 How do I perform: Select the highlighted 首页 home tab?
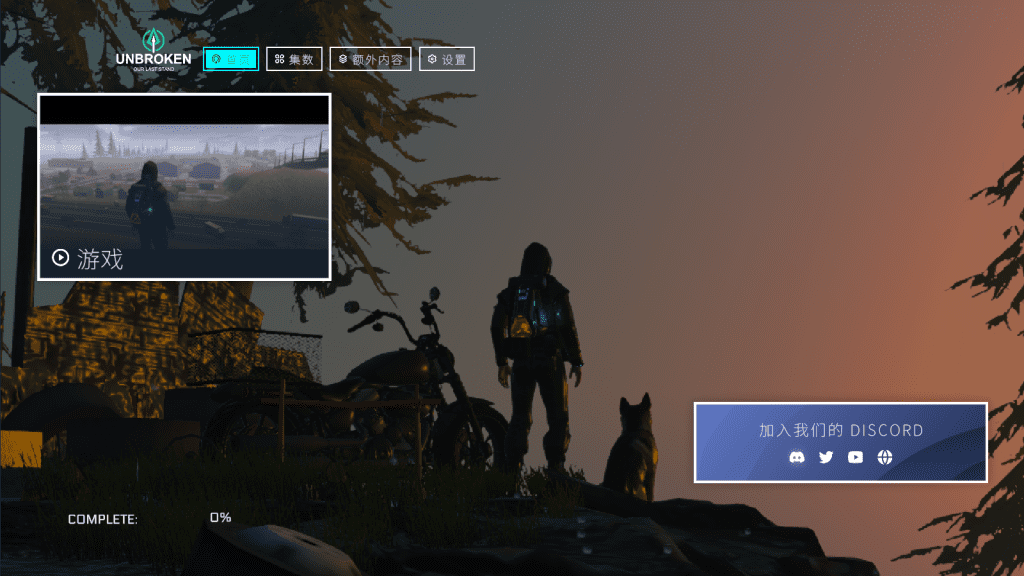(231, 59)
